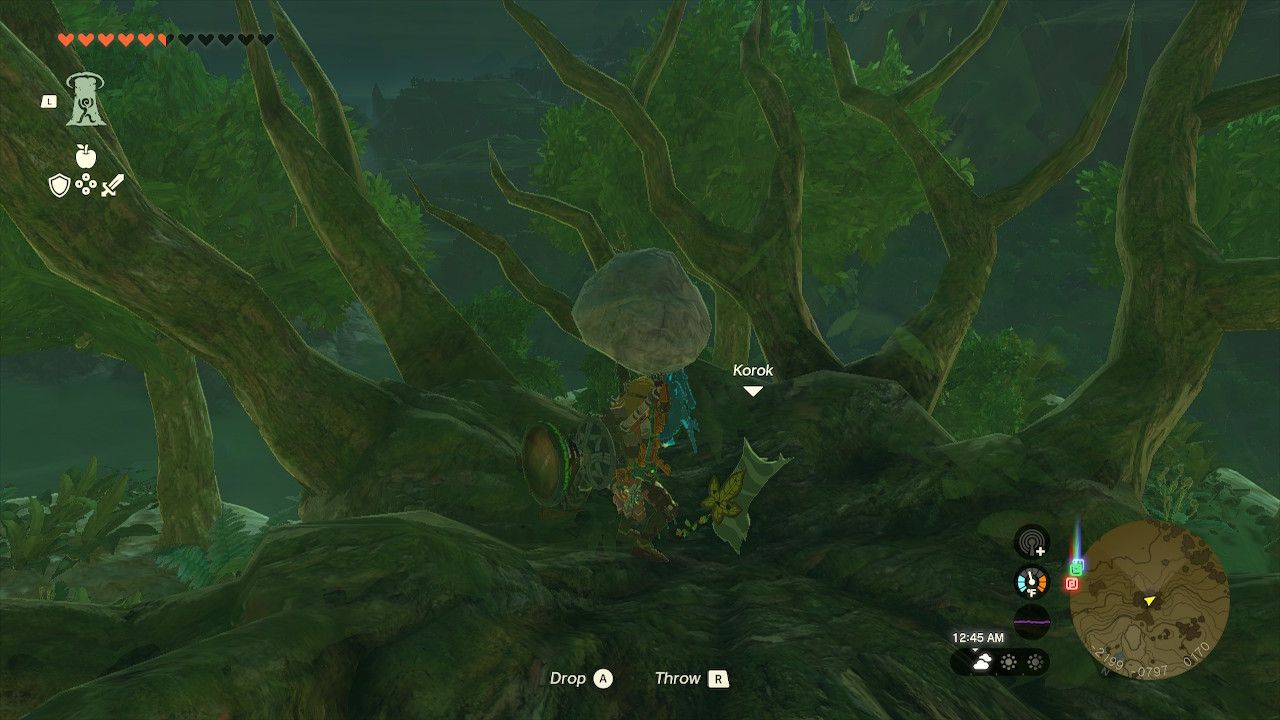Click the noise level meter icon

[1031, 620]
